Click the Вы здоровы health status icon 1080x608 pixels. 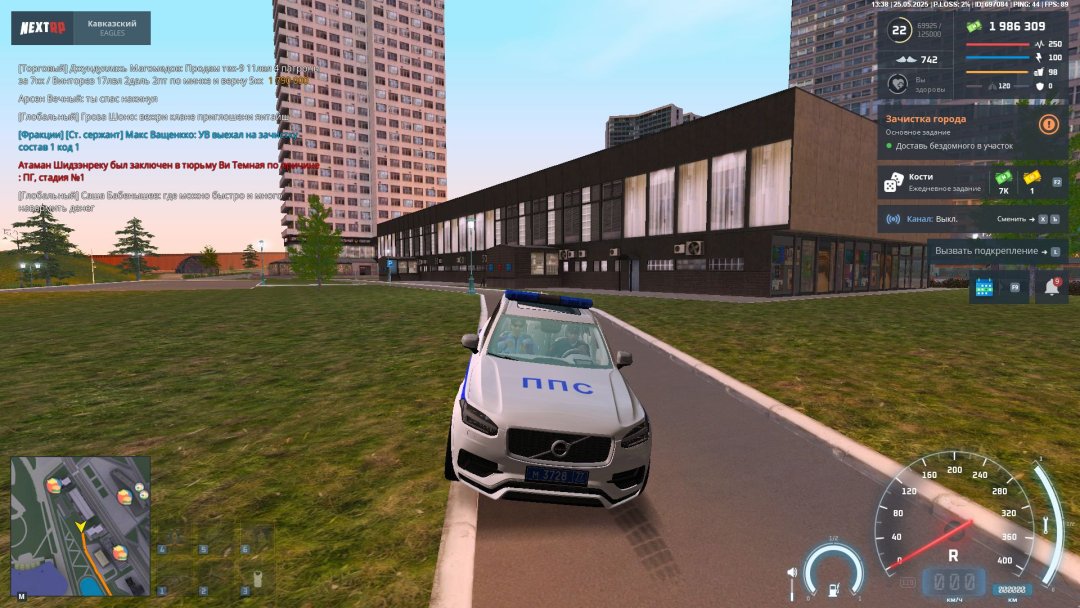899,85
